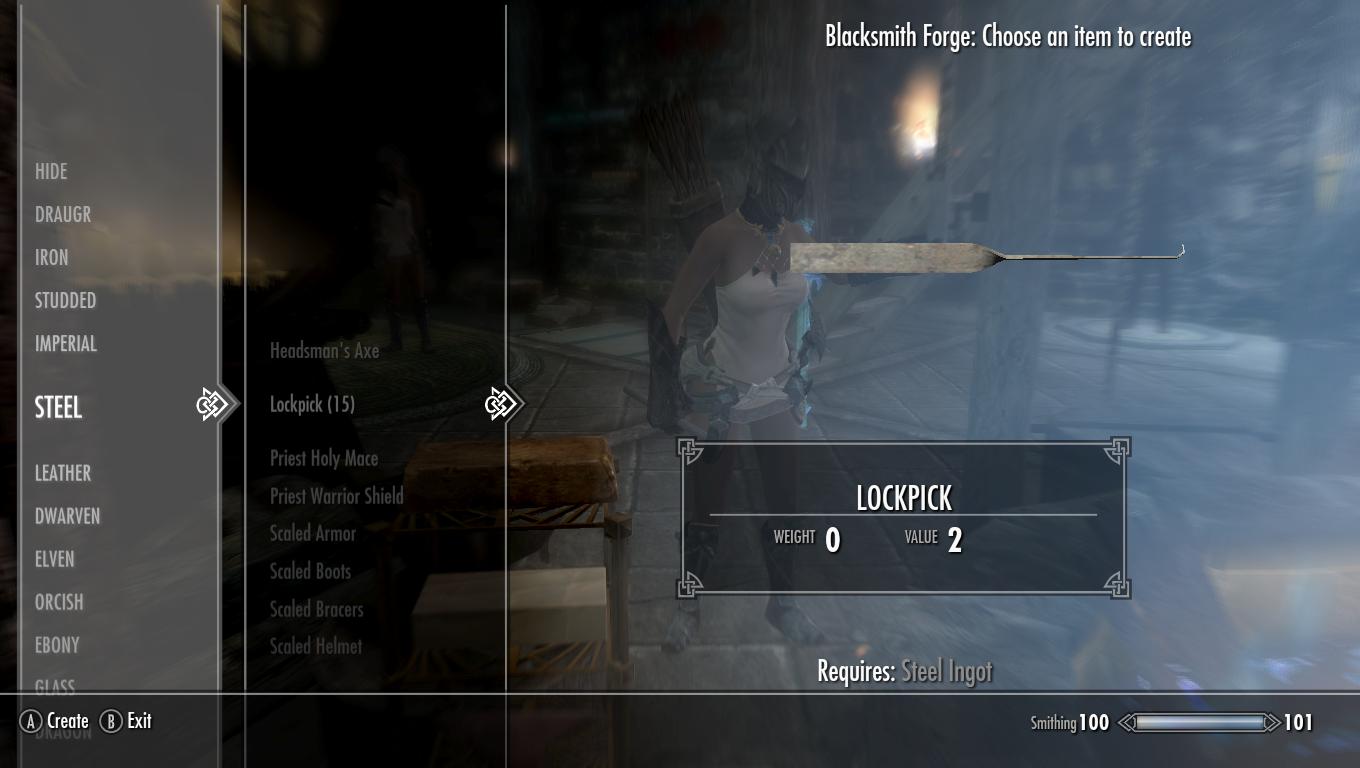
Task: Switch to the Draugr category
Action: (63, 215)
